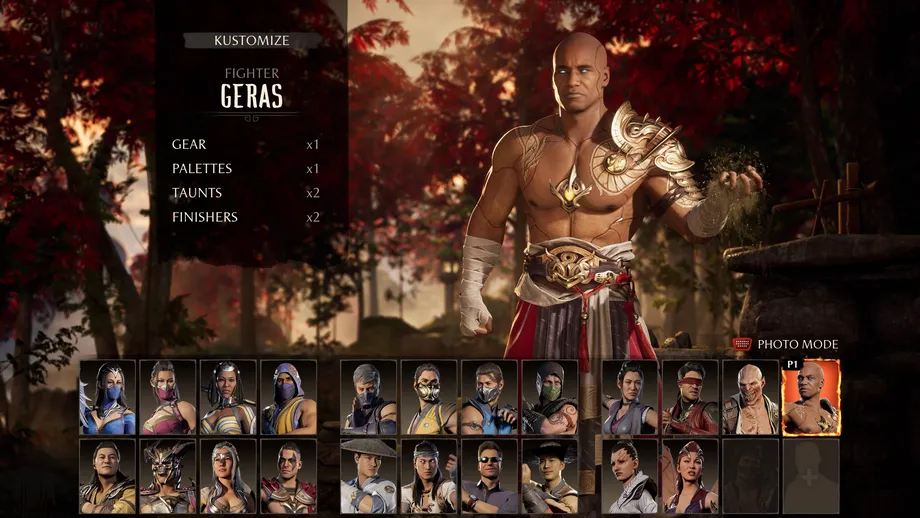Select Kitana's portrait with blue mask

pyautogui.click(x=108, y=397)
